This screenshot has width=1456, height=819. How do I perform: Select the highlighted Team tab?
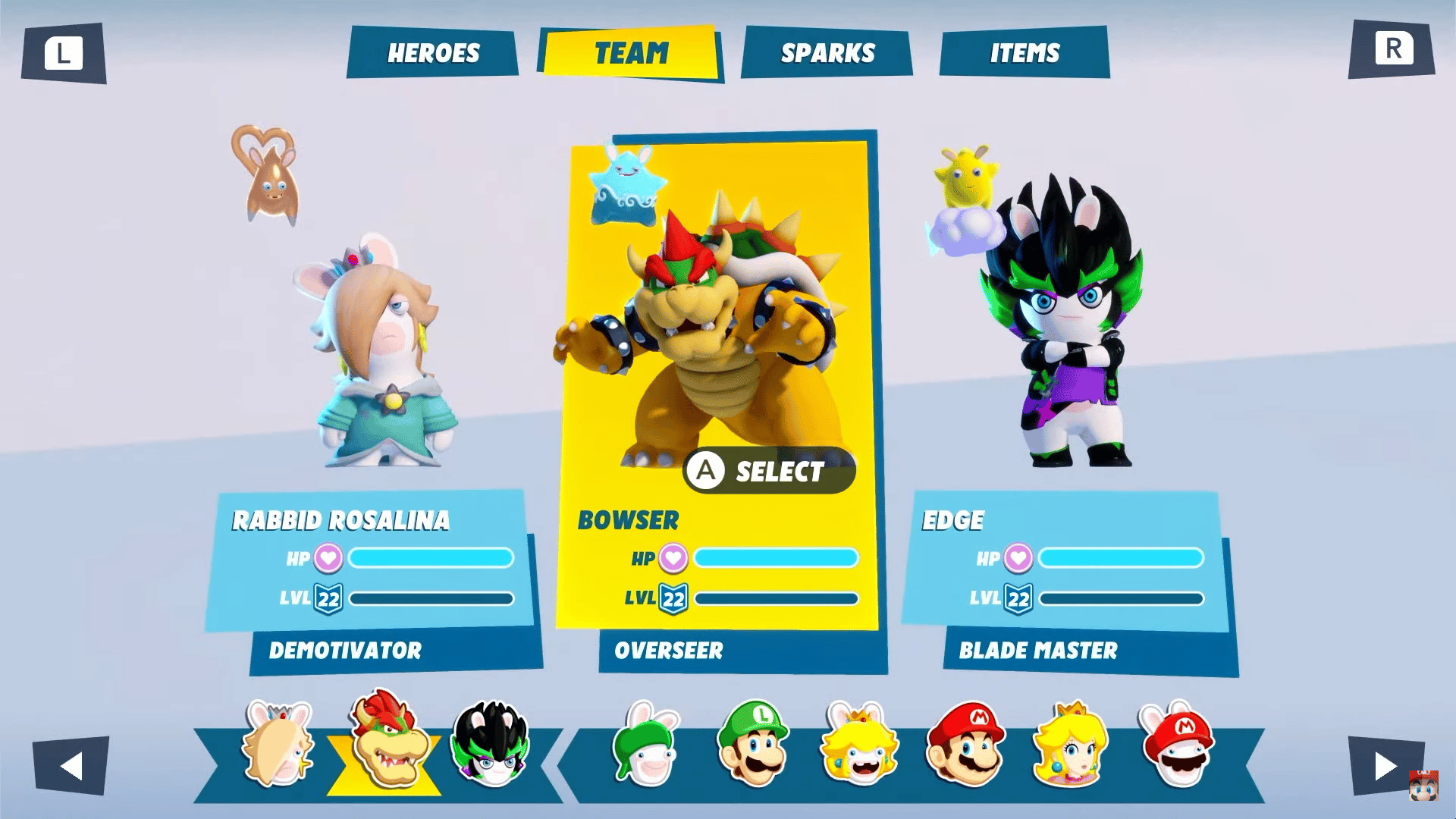631,52
